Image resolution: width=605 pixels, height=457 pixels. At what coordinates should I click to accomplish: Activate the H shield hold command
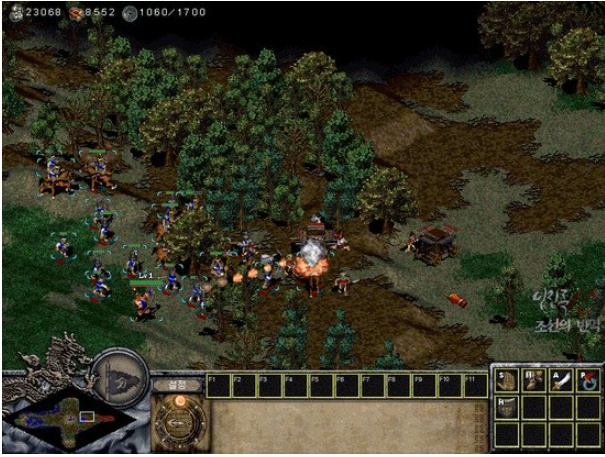tap(506, 406)
